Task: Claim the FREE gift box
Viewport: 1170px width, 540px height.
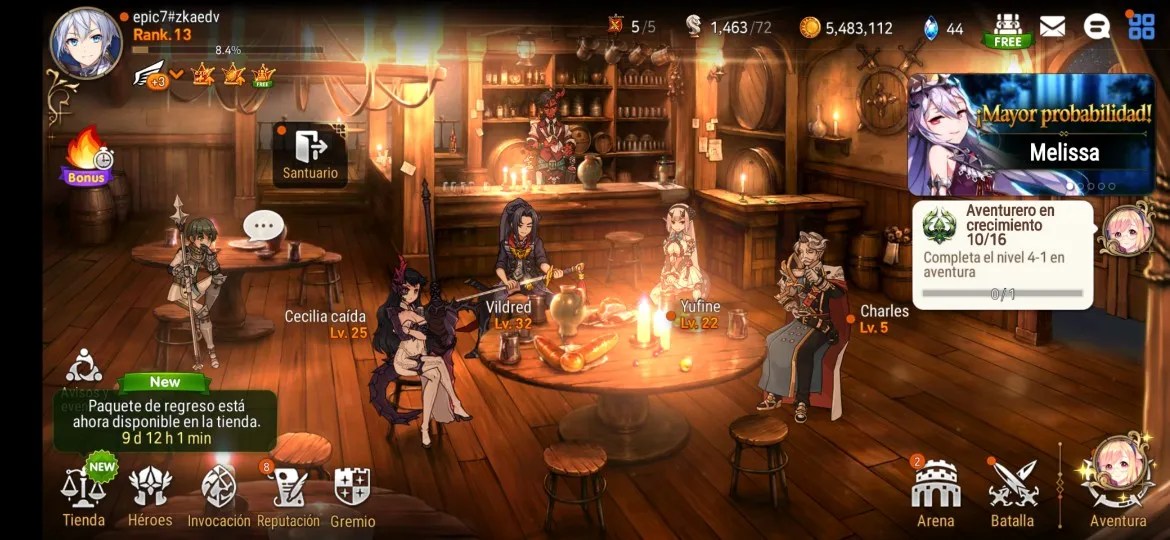Action: tap(1007, 29)
